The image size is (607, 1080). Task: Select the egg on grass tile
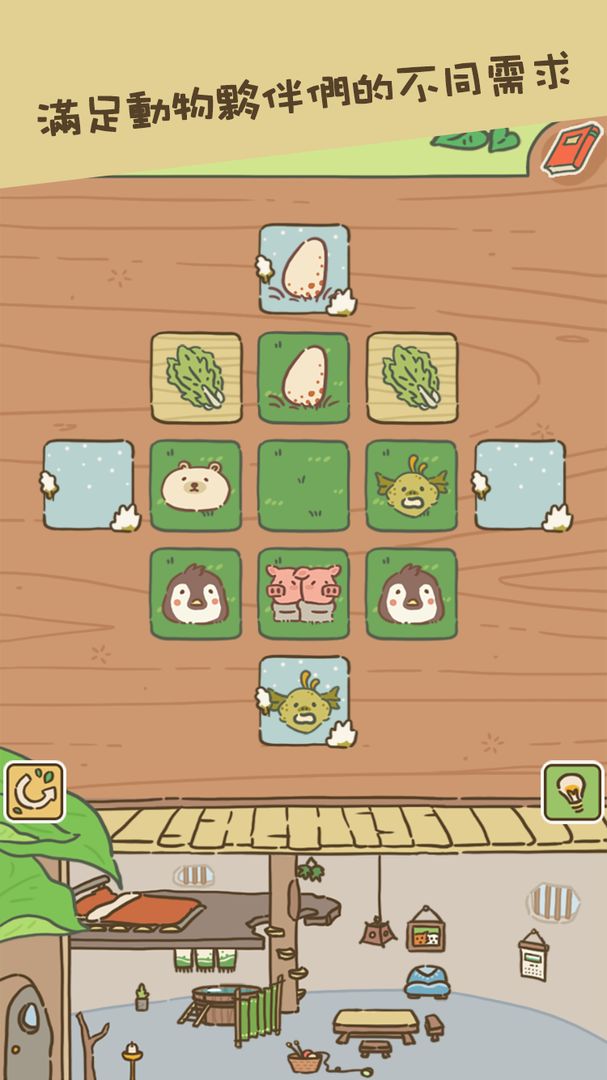click(304, 377)
